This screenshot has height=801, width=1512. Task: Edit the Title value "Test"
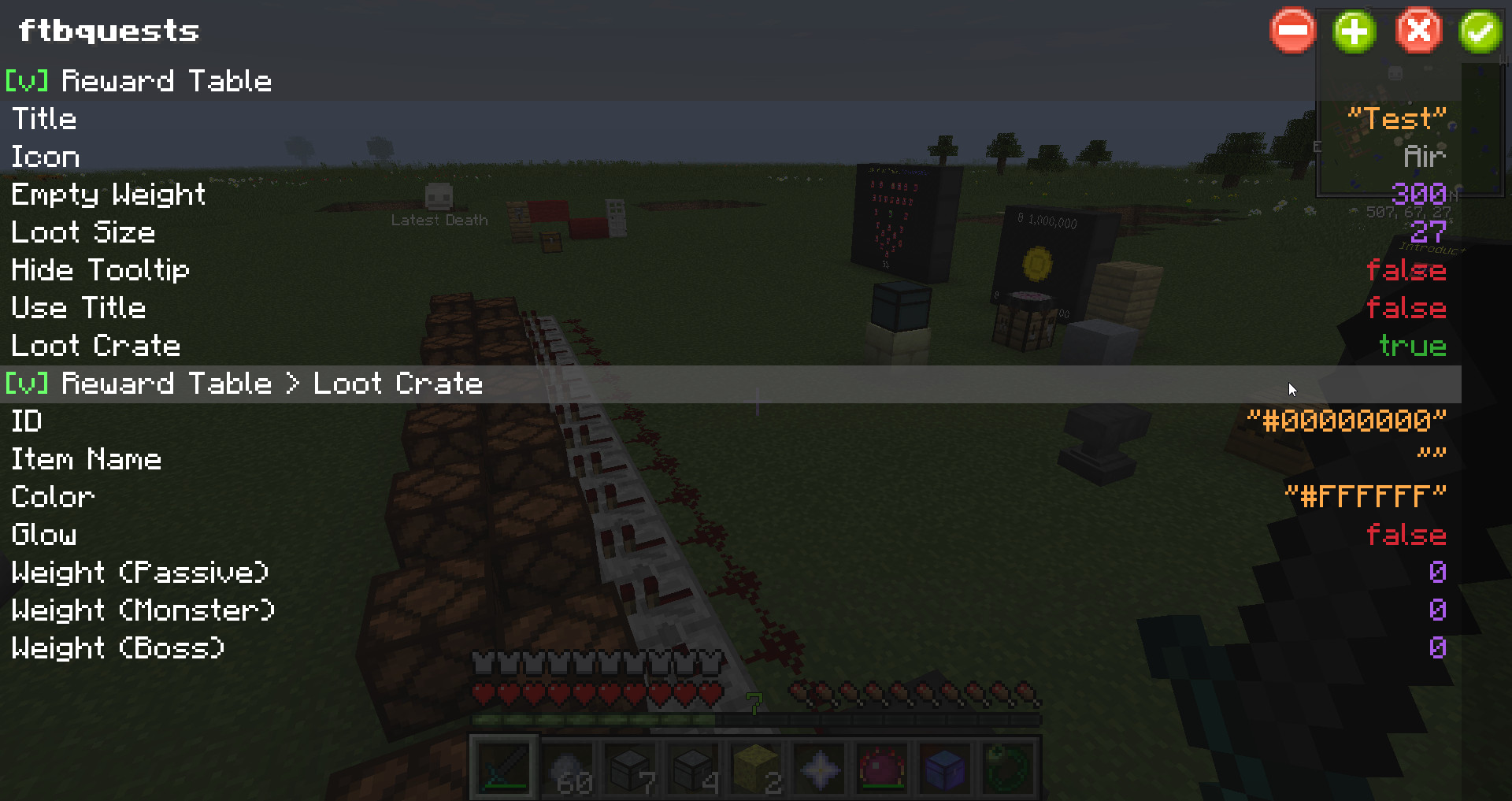1396,119
